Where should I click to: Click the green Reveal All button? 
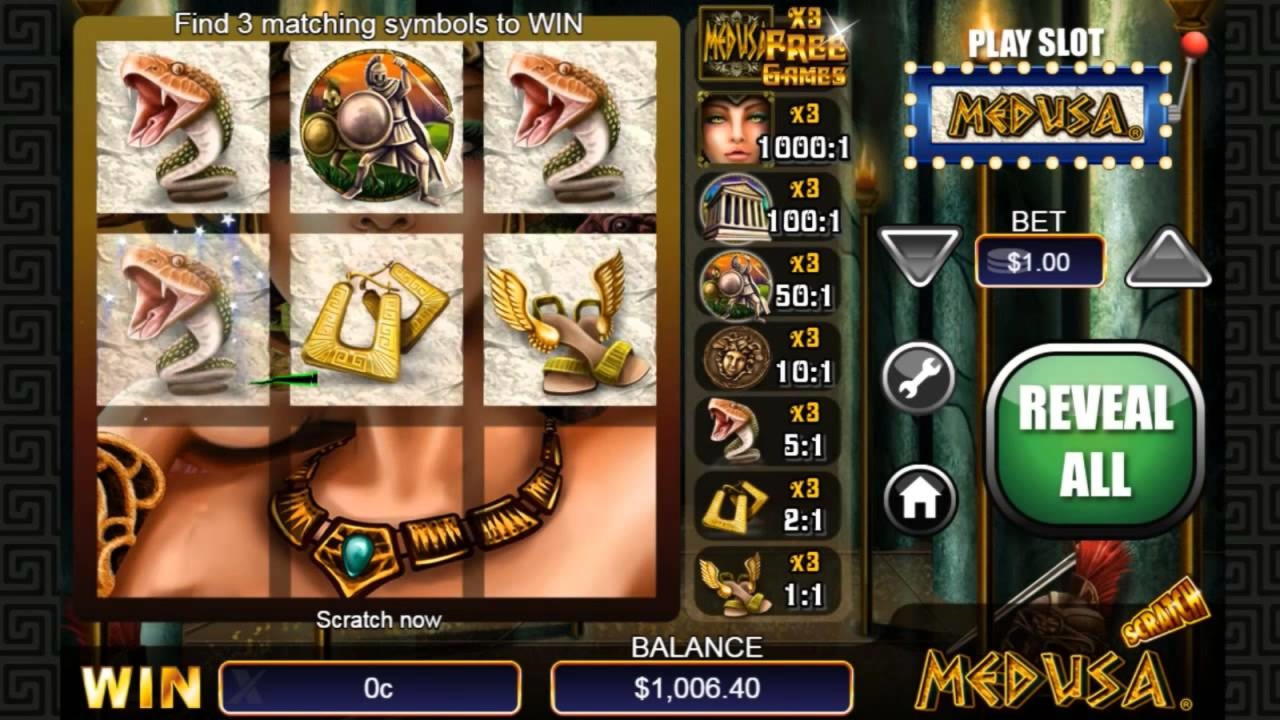point(1096,440)
